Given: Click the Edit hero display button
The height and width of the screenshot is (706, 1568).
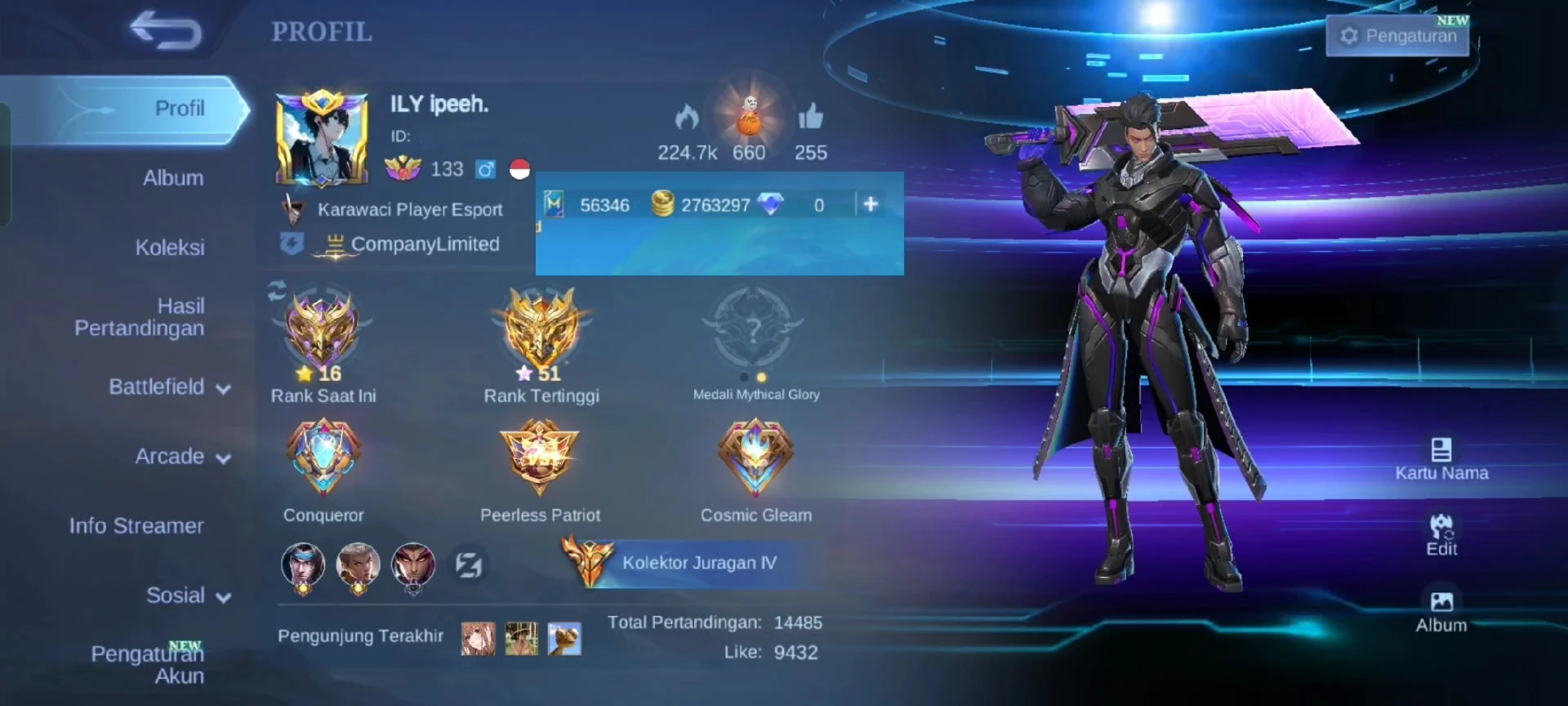Looking at the screenshot, I should pos(1441,535).
